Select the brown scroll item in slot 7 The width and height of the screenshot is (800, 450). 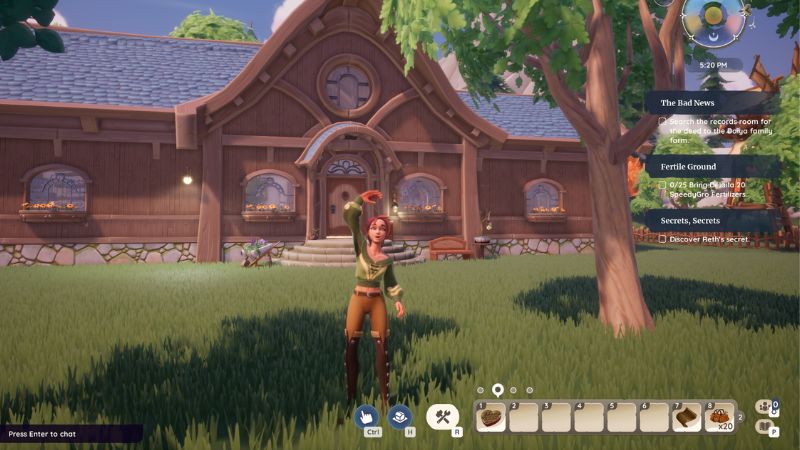(687, 418)
